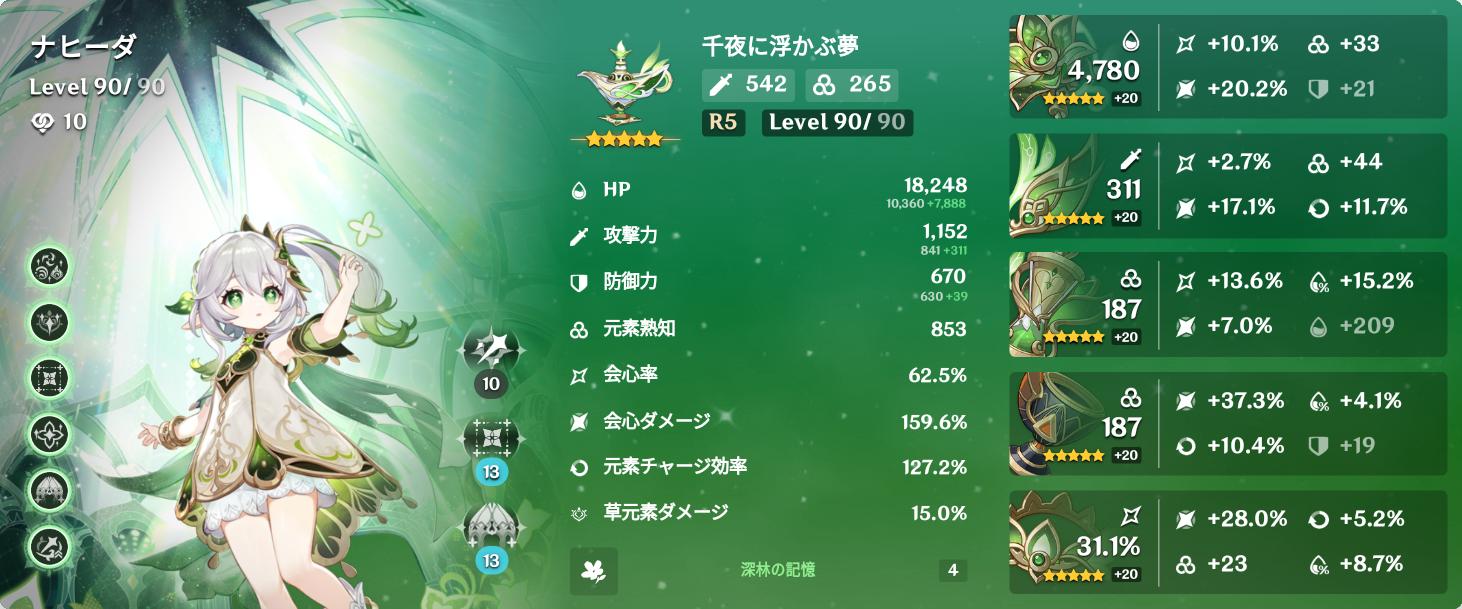Open the circlet artifact with 31.1% crit rate
1462x609 pixels.
(1060, 539)
